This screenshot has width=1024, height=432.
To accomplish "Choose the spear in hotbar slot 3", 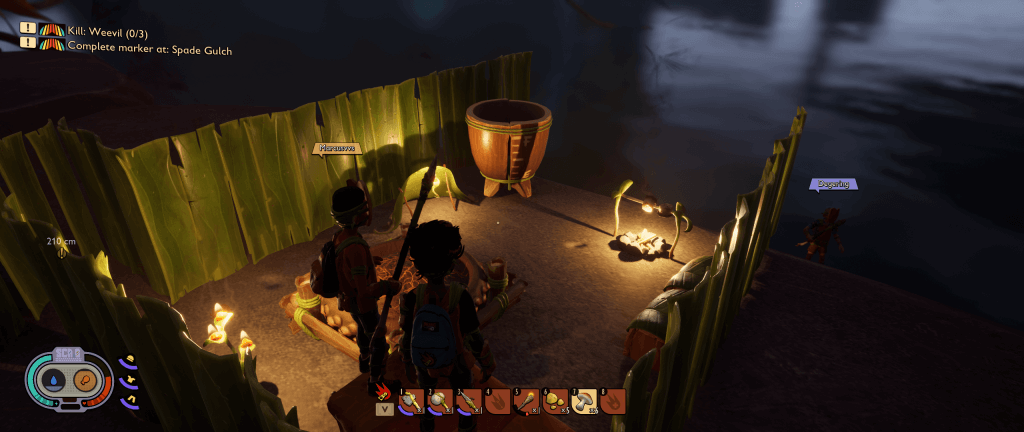I will point(469,401).
